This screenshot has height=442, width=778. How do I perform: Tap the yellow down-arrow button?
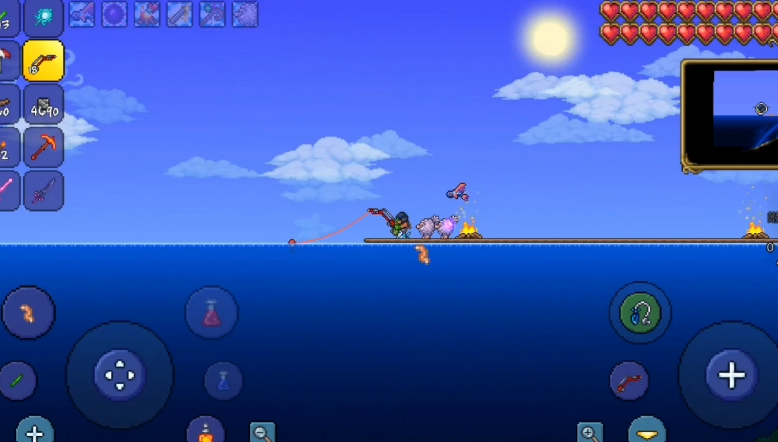pyautogui.click(x=647, y=432)
